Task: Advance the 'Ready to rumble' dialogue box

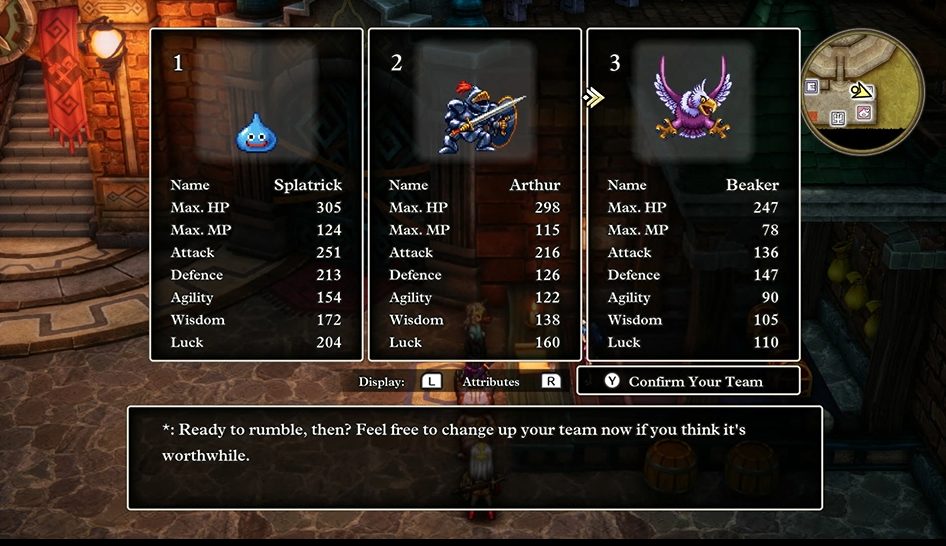Action: tap(474, 457)
